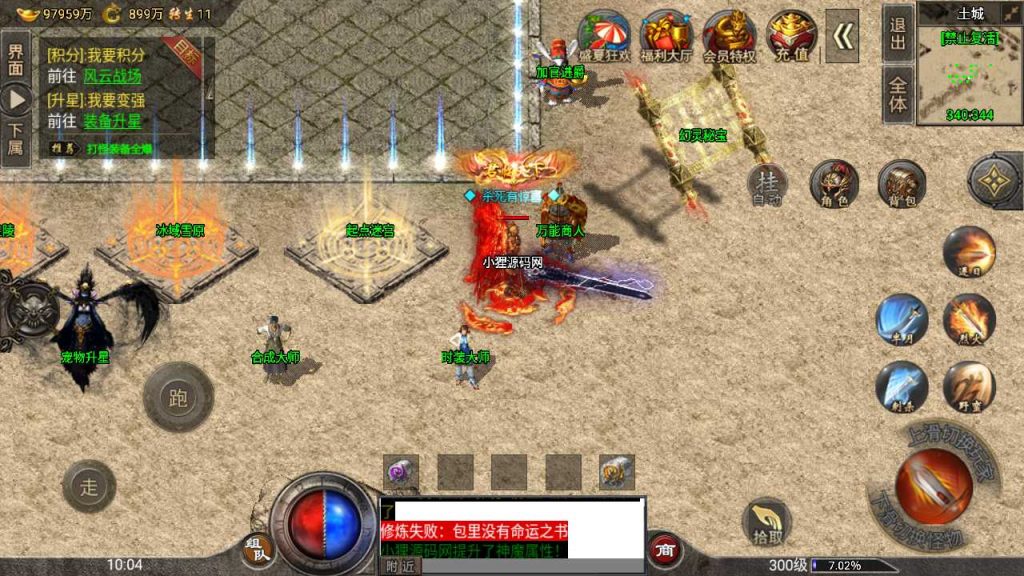Toggle 挂 auto-battle mode
Viewport: 1024px width, 576px height.
pyautogui.click(x=768, y=183)
